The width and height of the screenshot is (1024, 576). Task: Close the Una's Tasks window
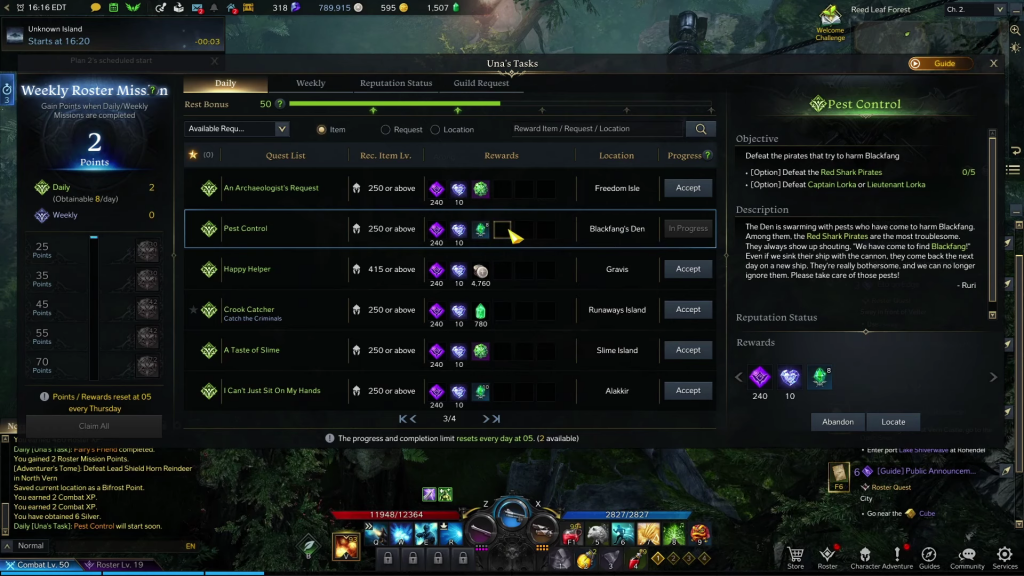(x=993, y=63)
